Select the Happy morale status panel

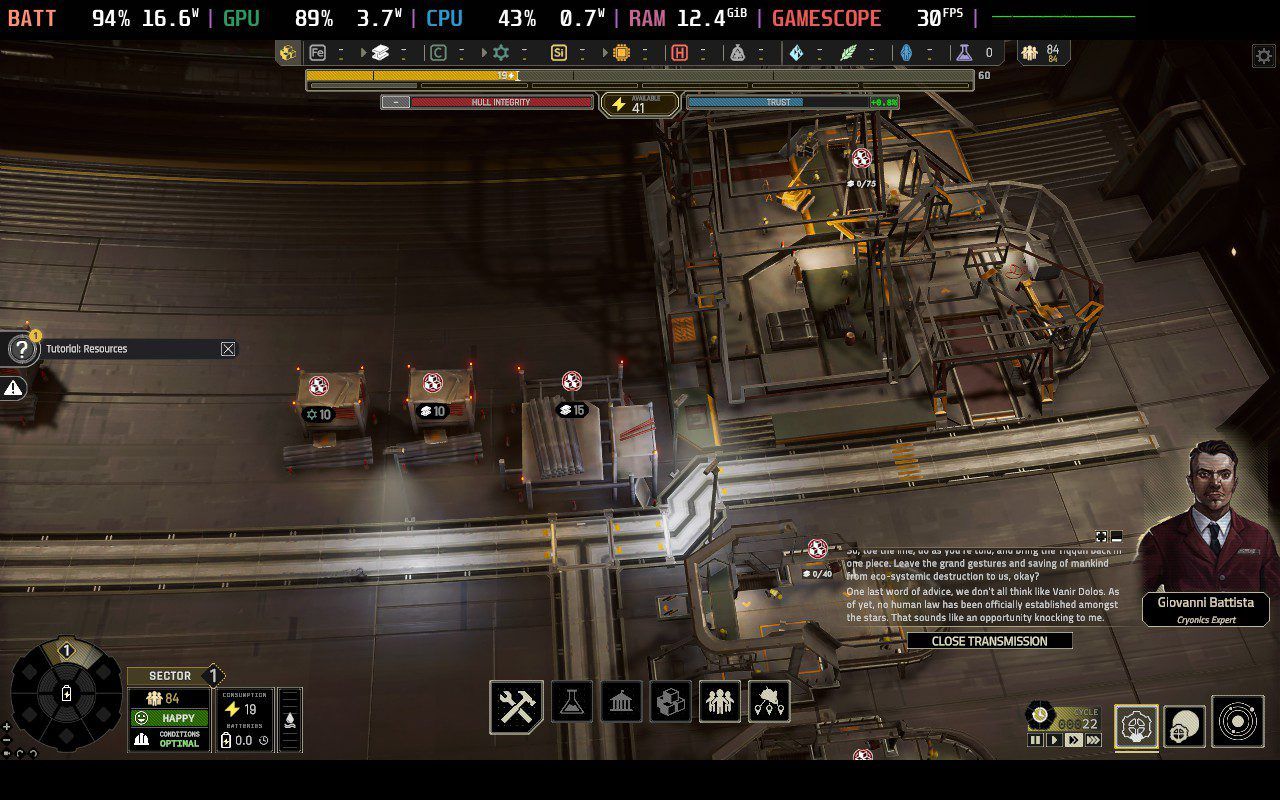[169, 718]
